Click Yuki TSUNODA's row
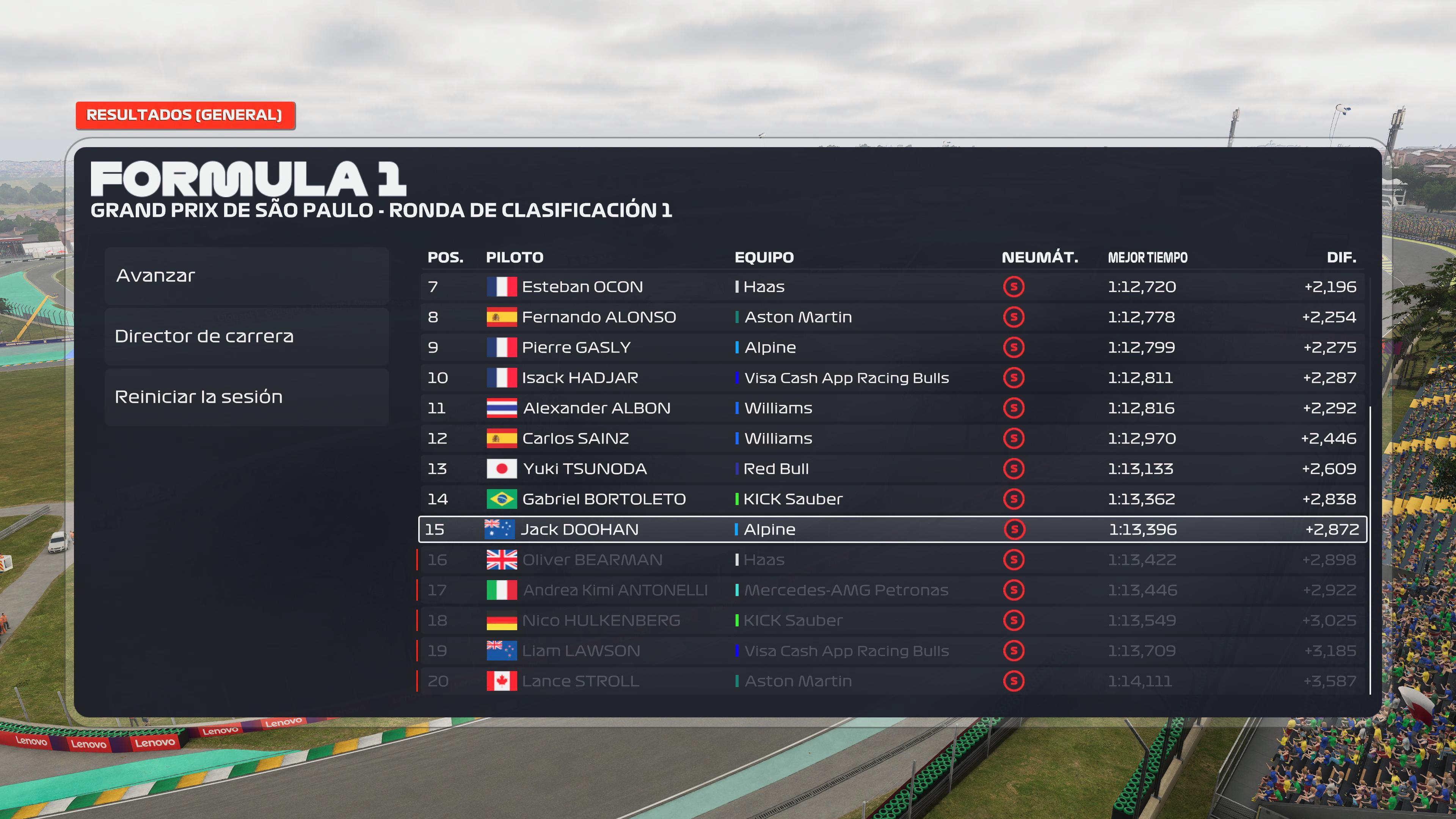 (x=892, y=469)
